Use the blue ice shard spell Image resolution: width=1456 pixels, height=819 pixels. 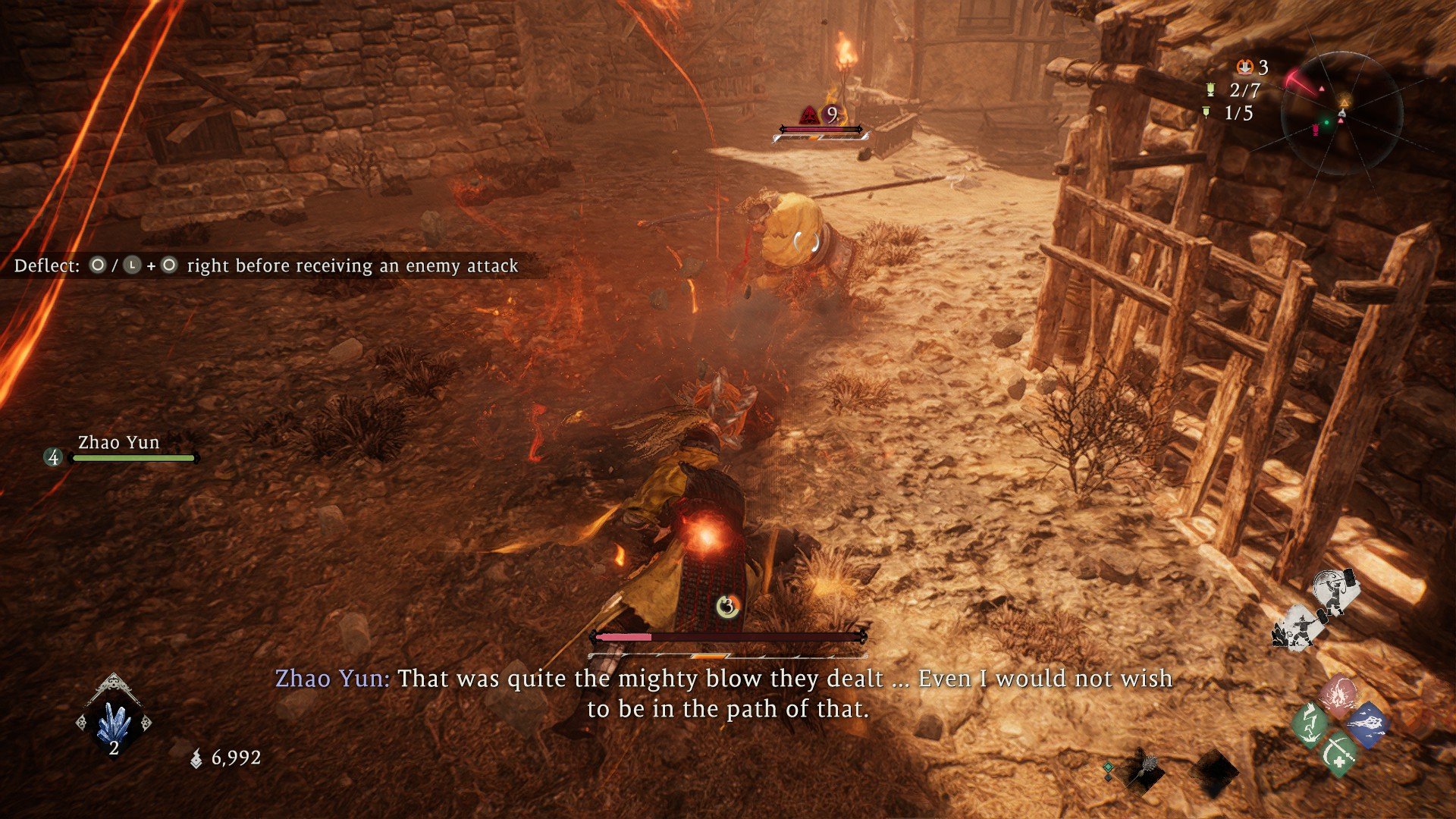1368,723
